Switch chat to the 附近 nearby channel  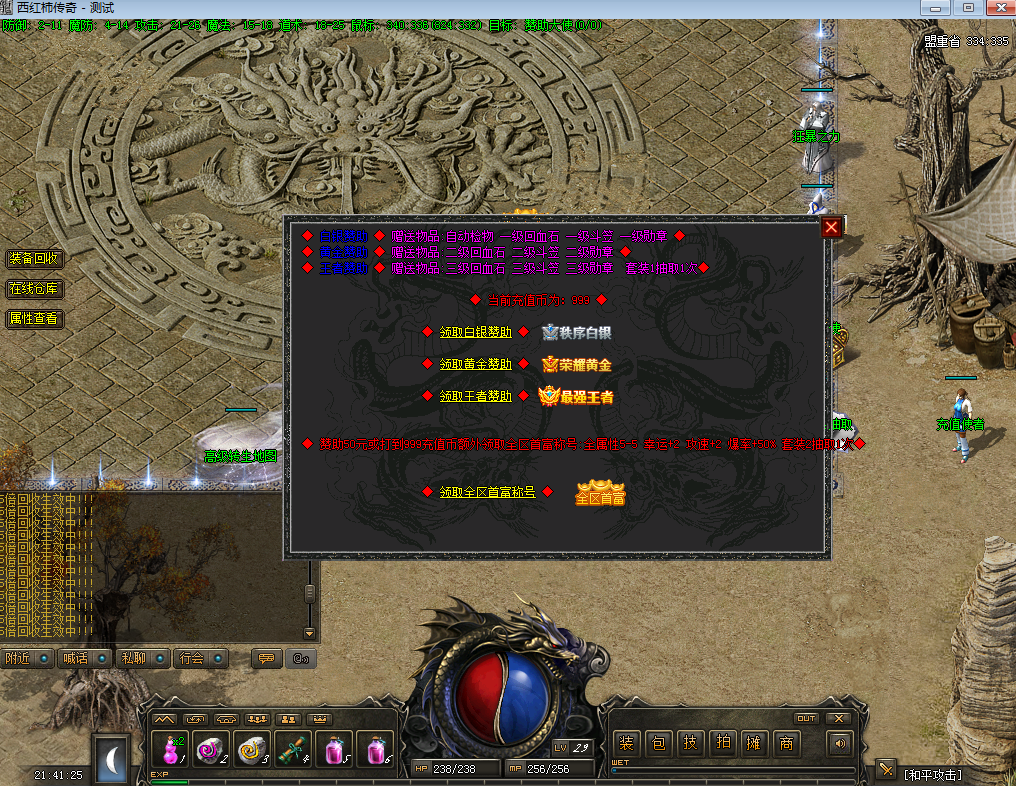(18, 658)
